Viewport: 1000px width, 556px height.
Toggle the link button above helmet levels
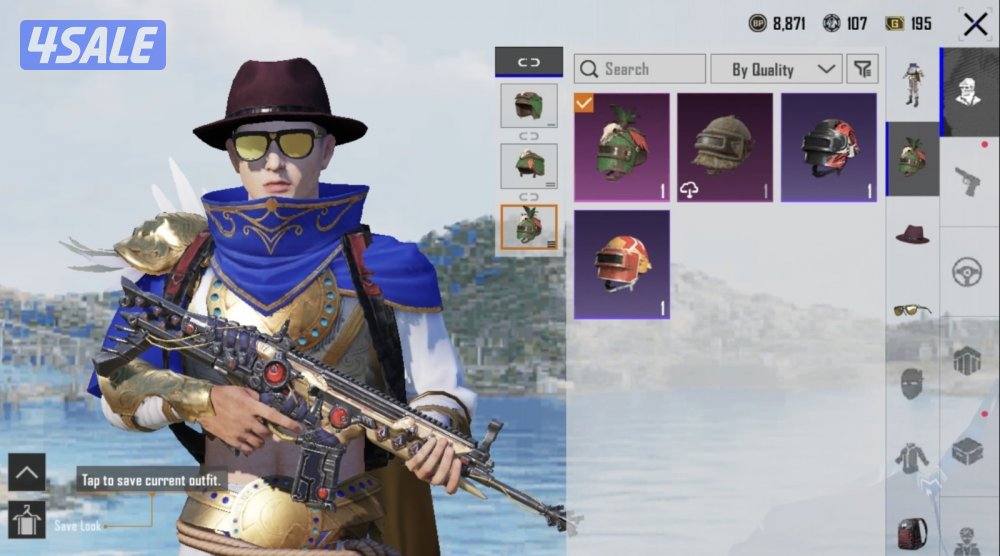pyautogui.click(x=528, y=62)
